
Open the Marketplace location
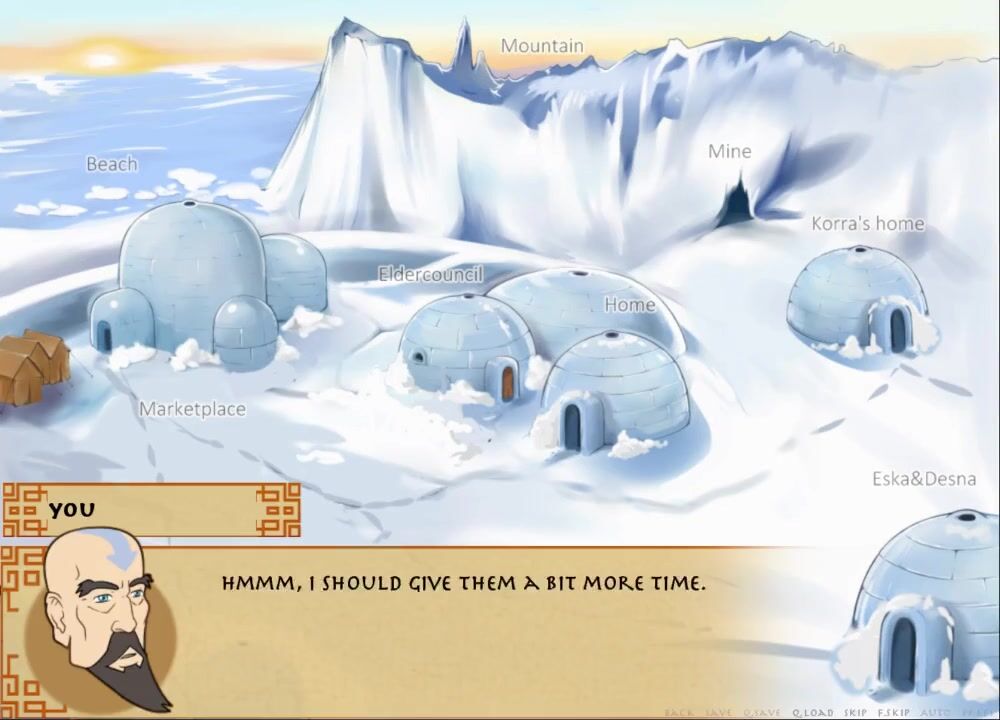coord(192,409)
